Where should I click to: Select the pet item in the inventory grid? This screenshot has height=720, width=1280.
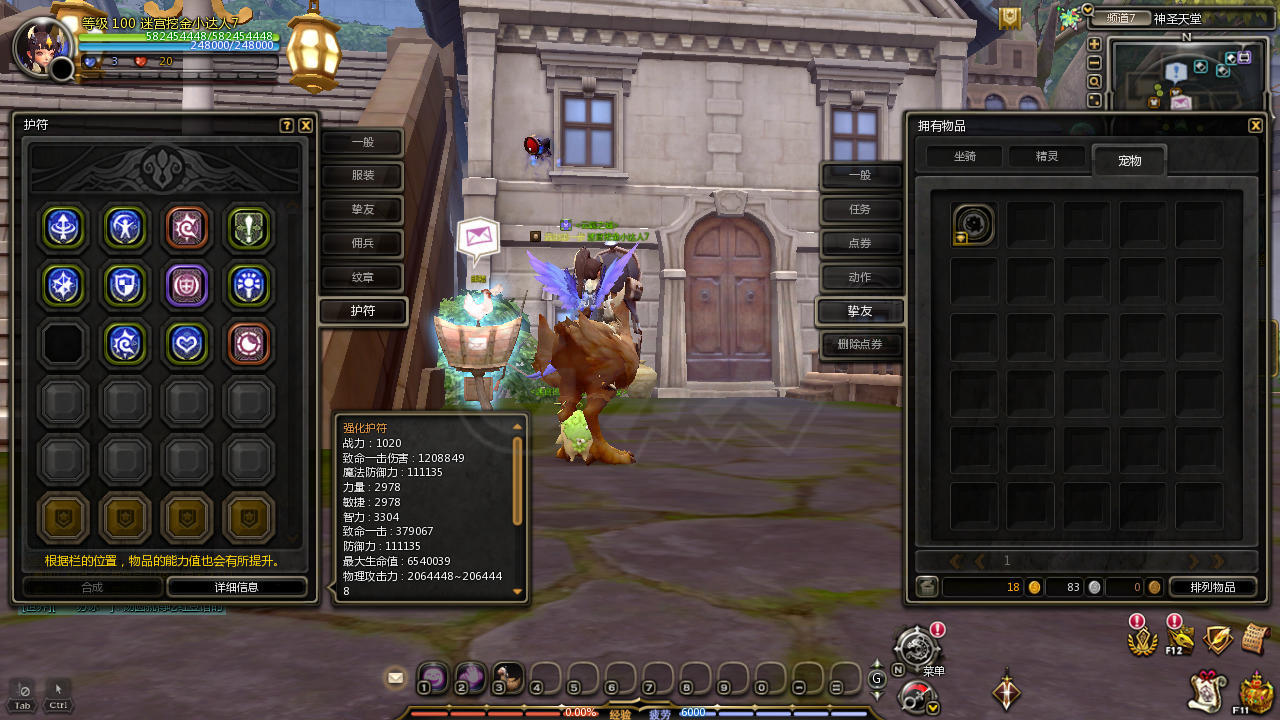973,225
